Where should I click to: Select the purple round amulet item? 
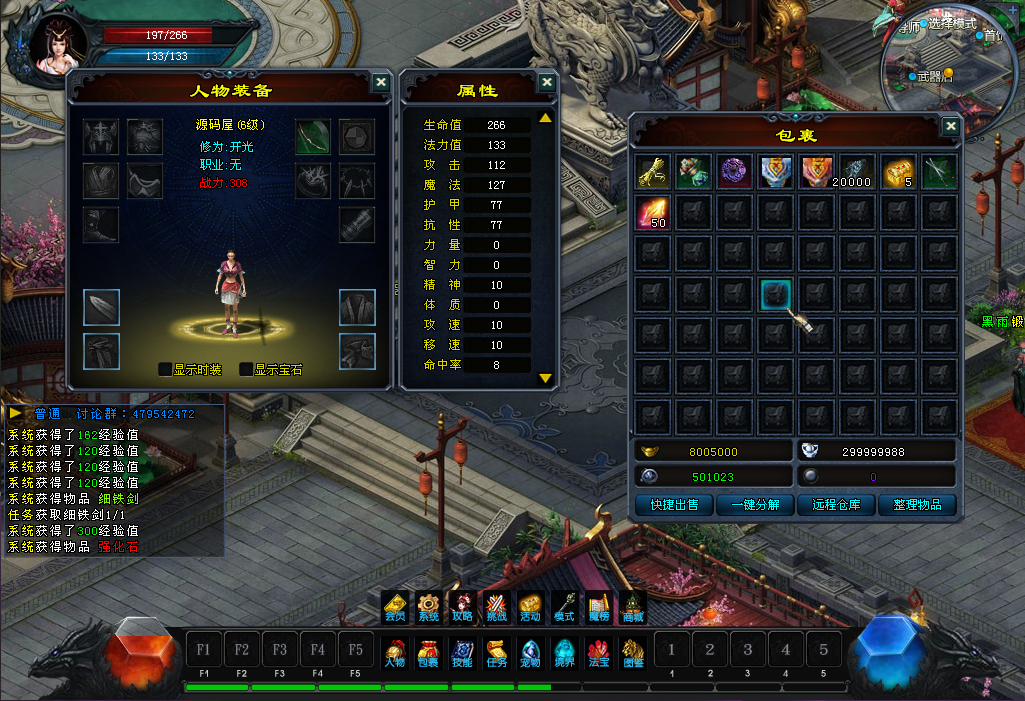[x=735, y=171]
